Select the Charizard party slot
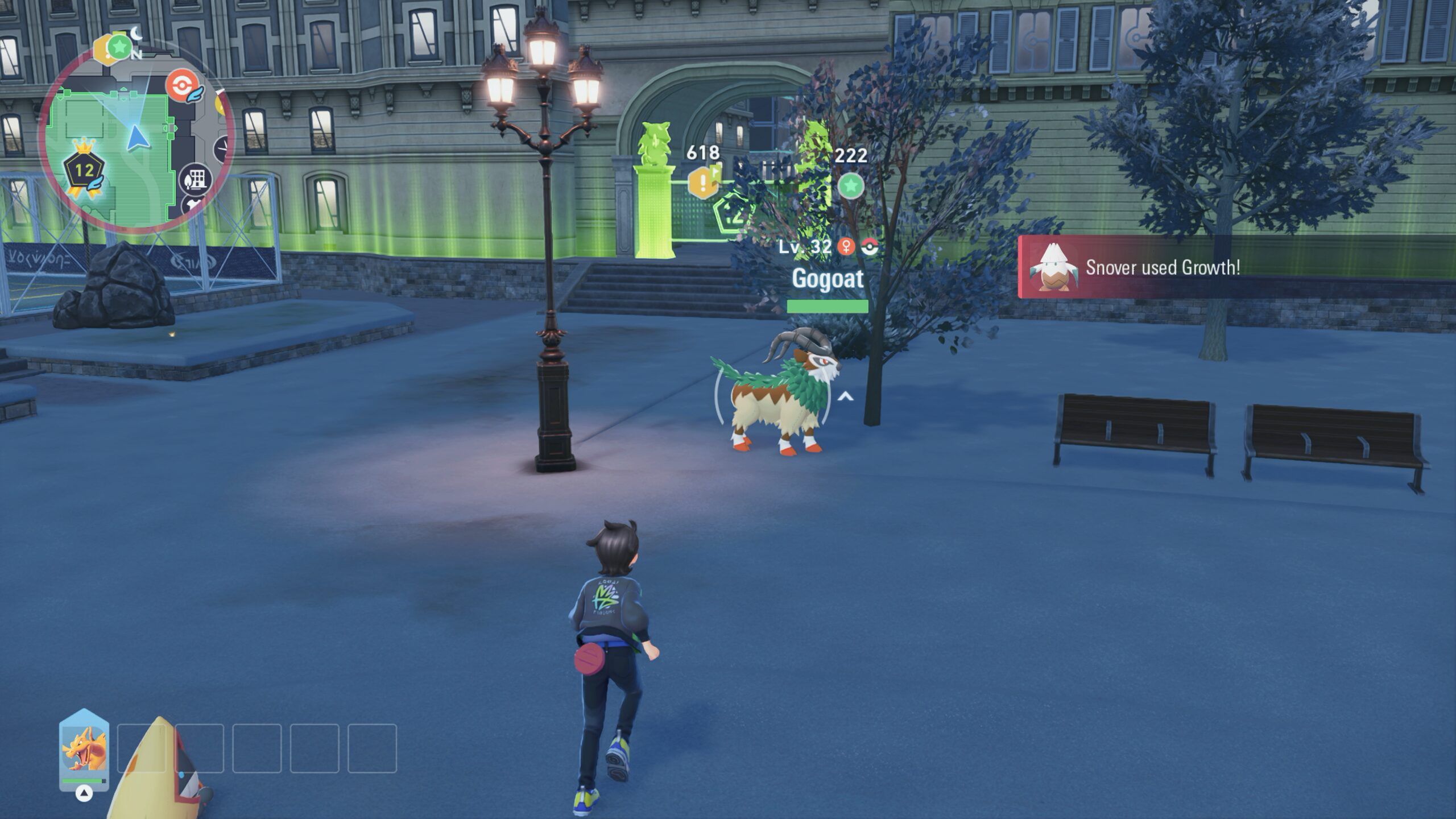The image size is (1456, 819). pyautogui.click(x=84, y=749)
